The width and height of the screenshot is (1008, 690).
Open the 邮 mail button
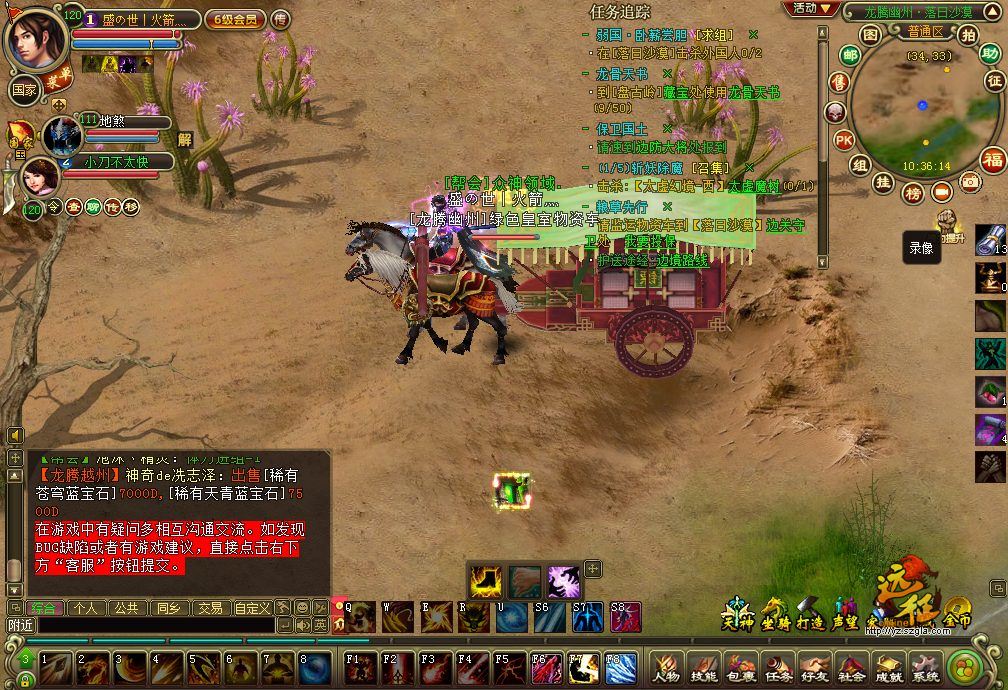click(x=849, y=55)
